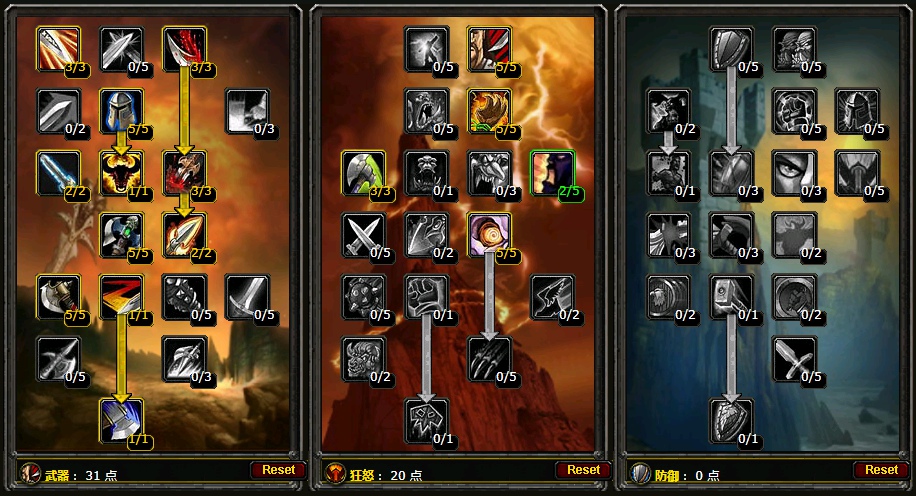
Task: Choose the Concussion Blow hammer talent
Action: [x=731, y=296]
